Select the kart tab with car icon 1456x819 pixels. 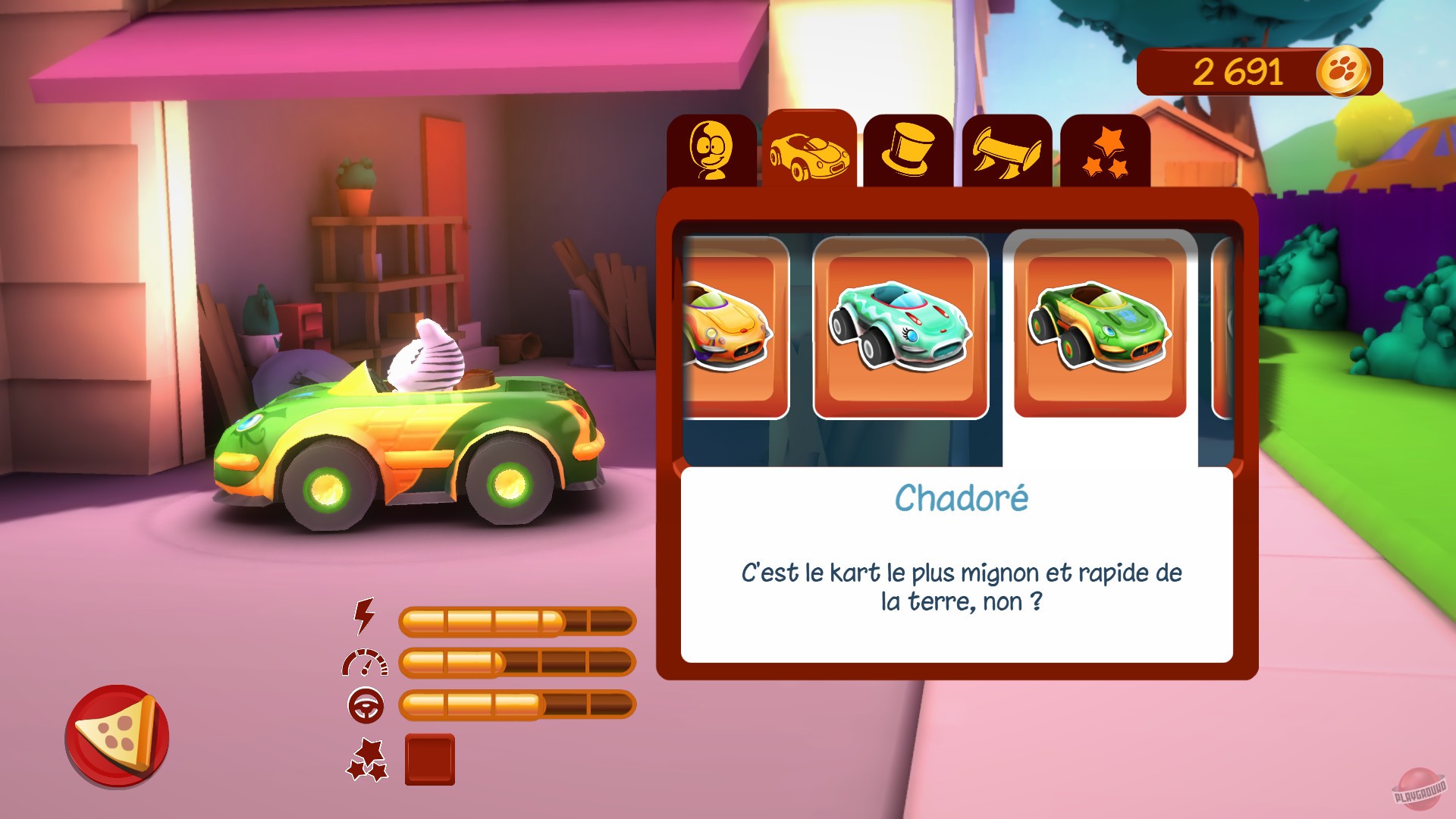[x=808, y=150]
